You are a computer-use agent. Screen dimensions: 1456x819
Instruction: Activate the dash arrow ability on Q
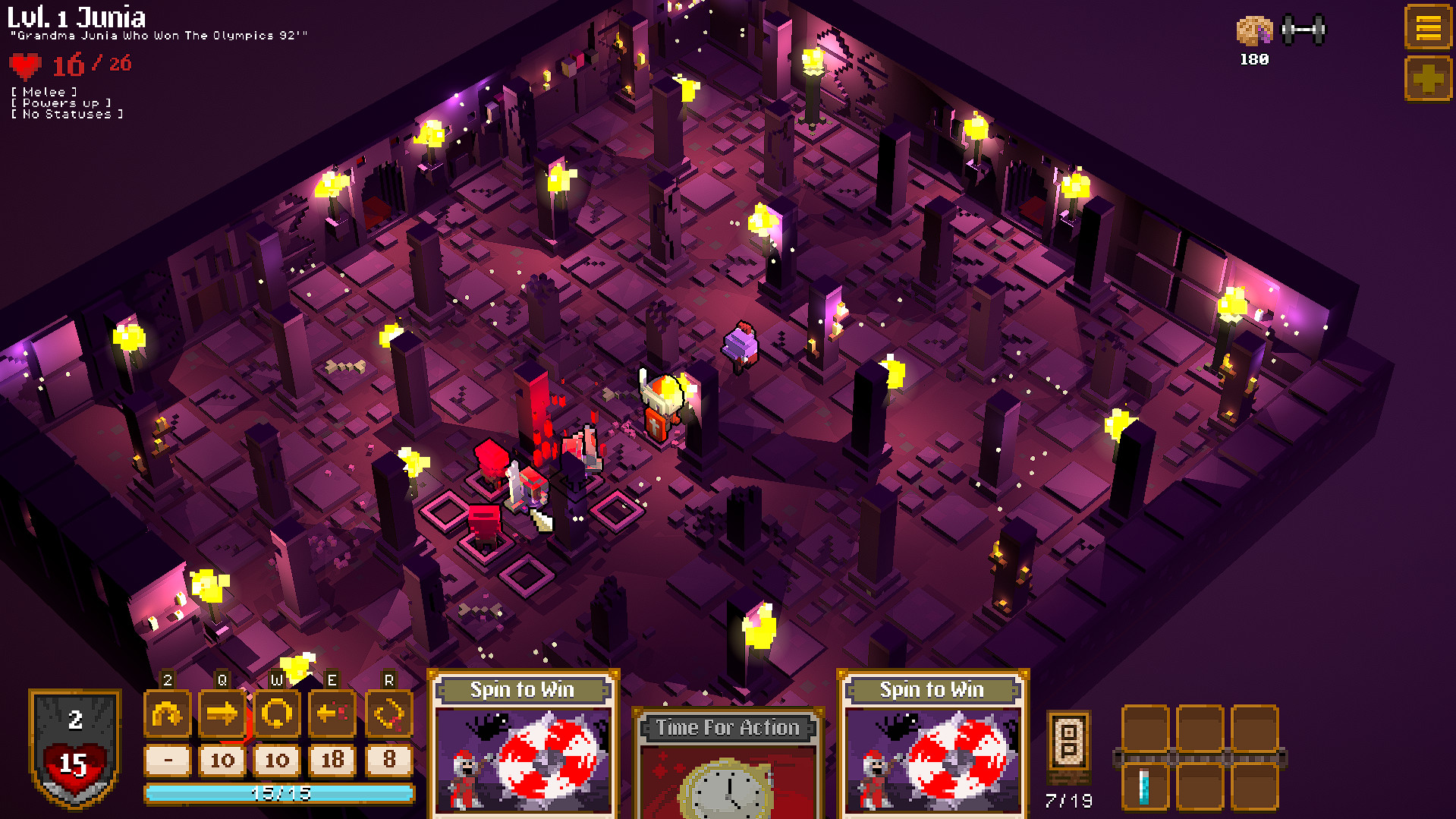(222, 714)
